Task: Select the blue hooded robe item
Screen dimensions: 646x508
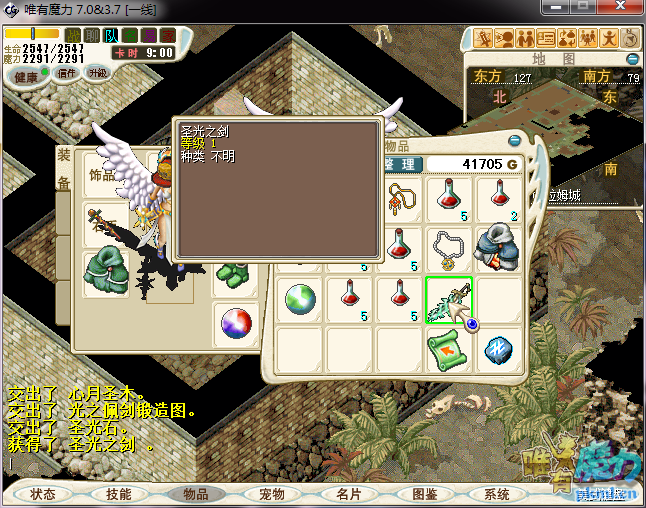Action: point(499,250)
